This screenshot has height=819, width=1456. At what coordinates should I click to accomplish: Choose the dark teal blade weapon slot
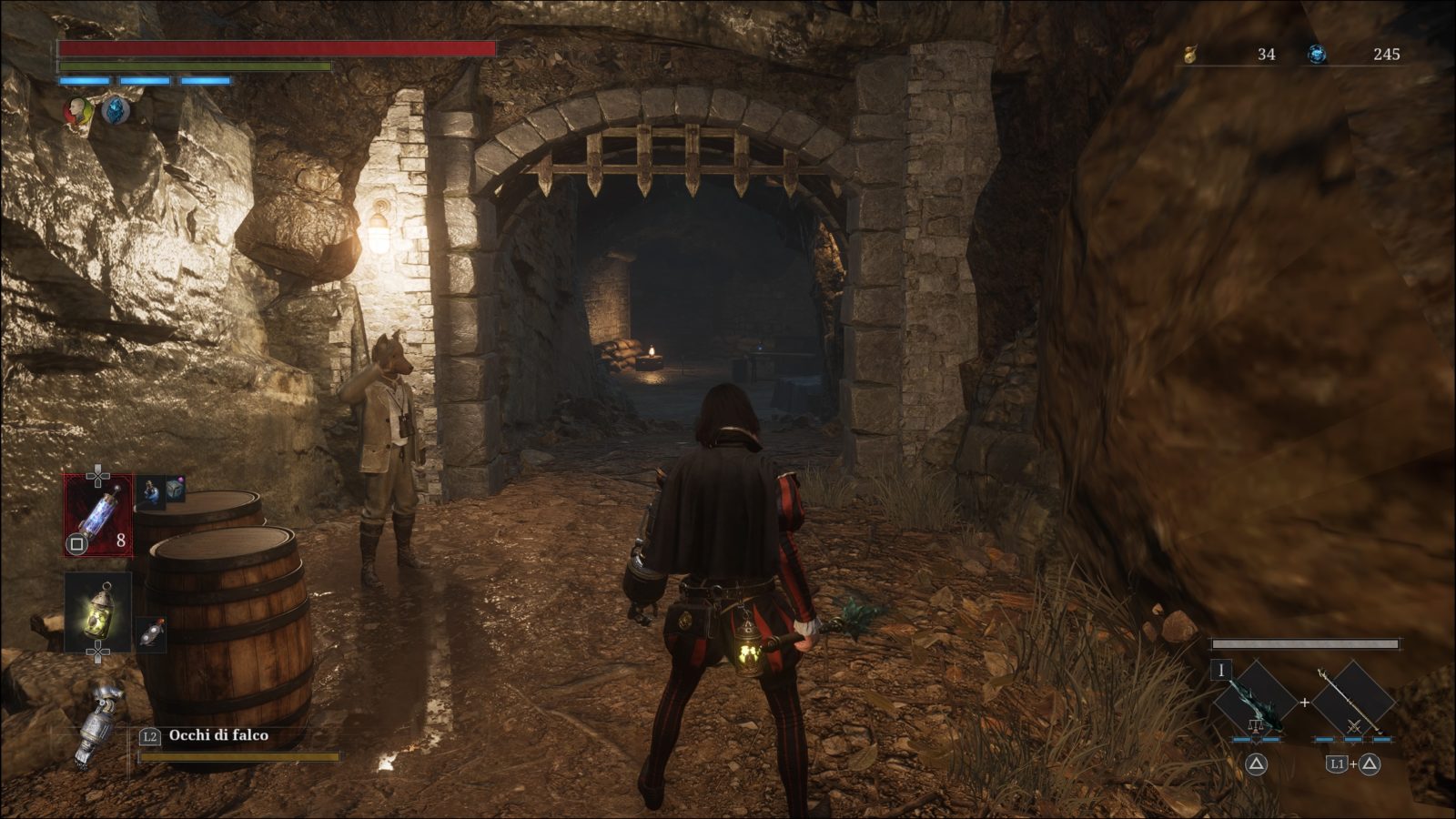[1255, 701]
